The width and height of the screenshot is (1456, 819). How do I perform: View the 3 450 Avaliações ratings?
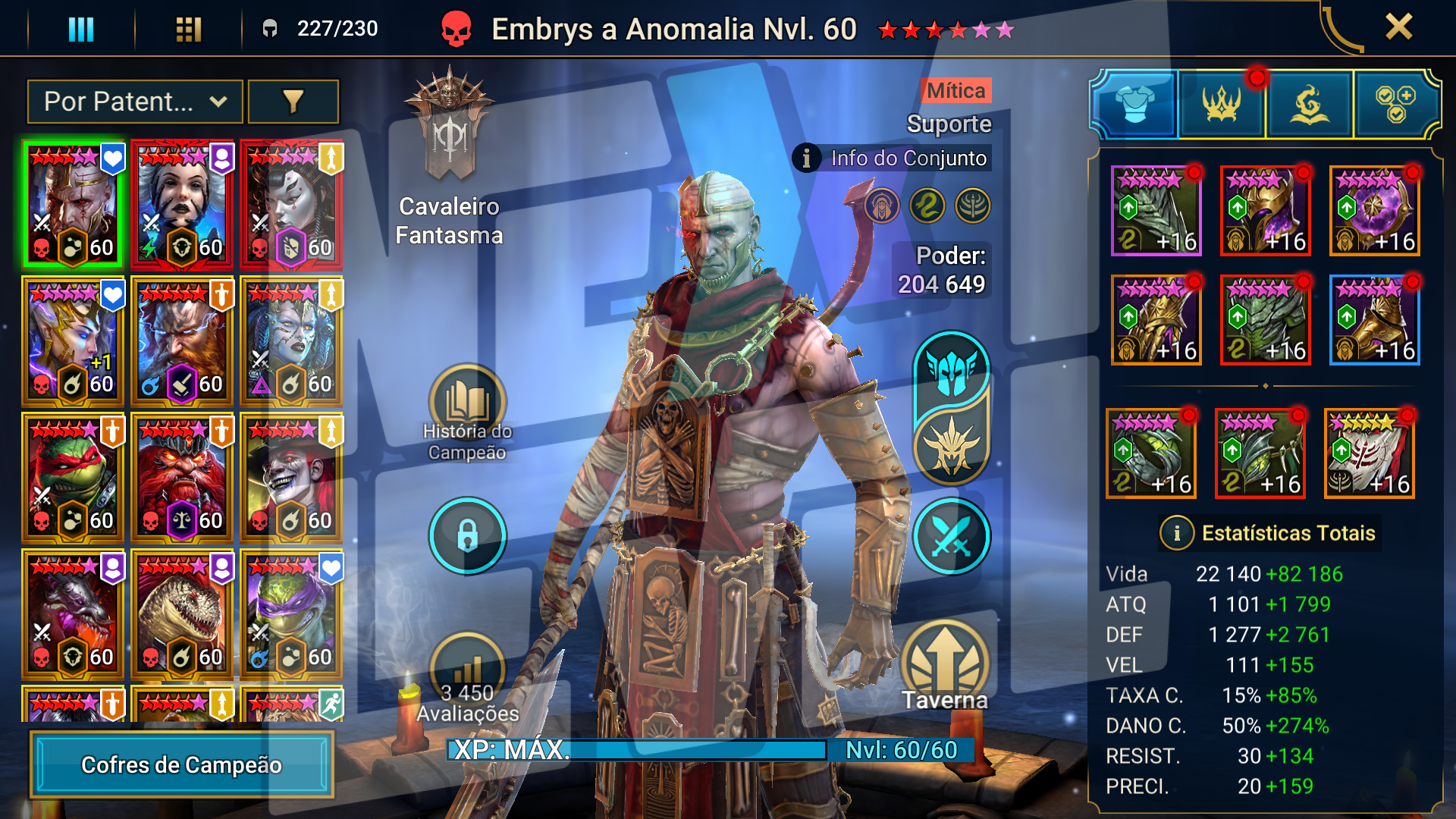pyautogui.click(x=467, y=679)
